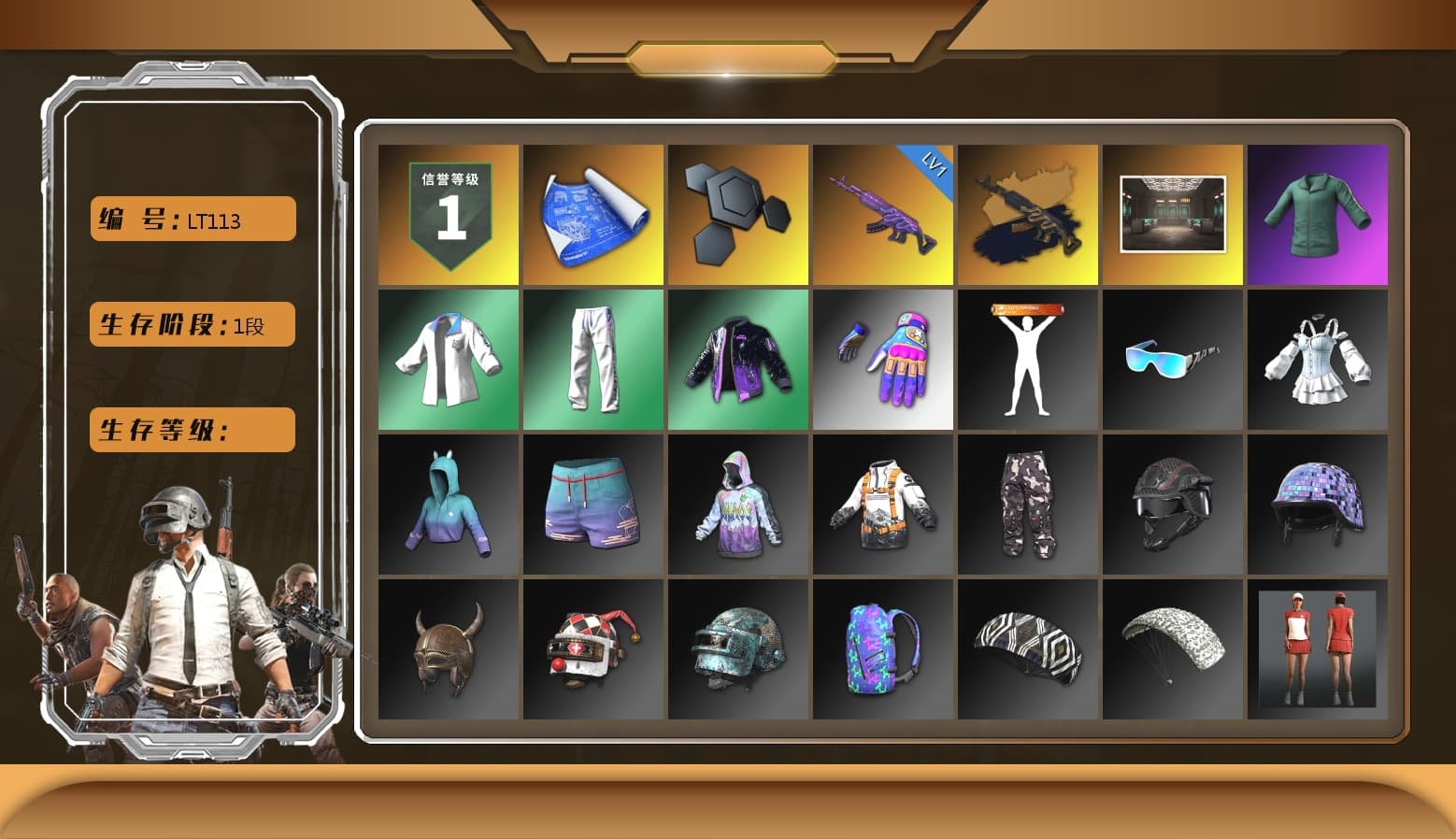Image resolution: width=1456 pixels, height=839 pixels.
Task: Click the purple butterfly backpack
Action: [883, 649]
